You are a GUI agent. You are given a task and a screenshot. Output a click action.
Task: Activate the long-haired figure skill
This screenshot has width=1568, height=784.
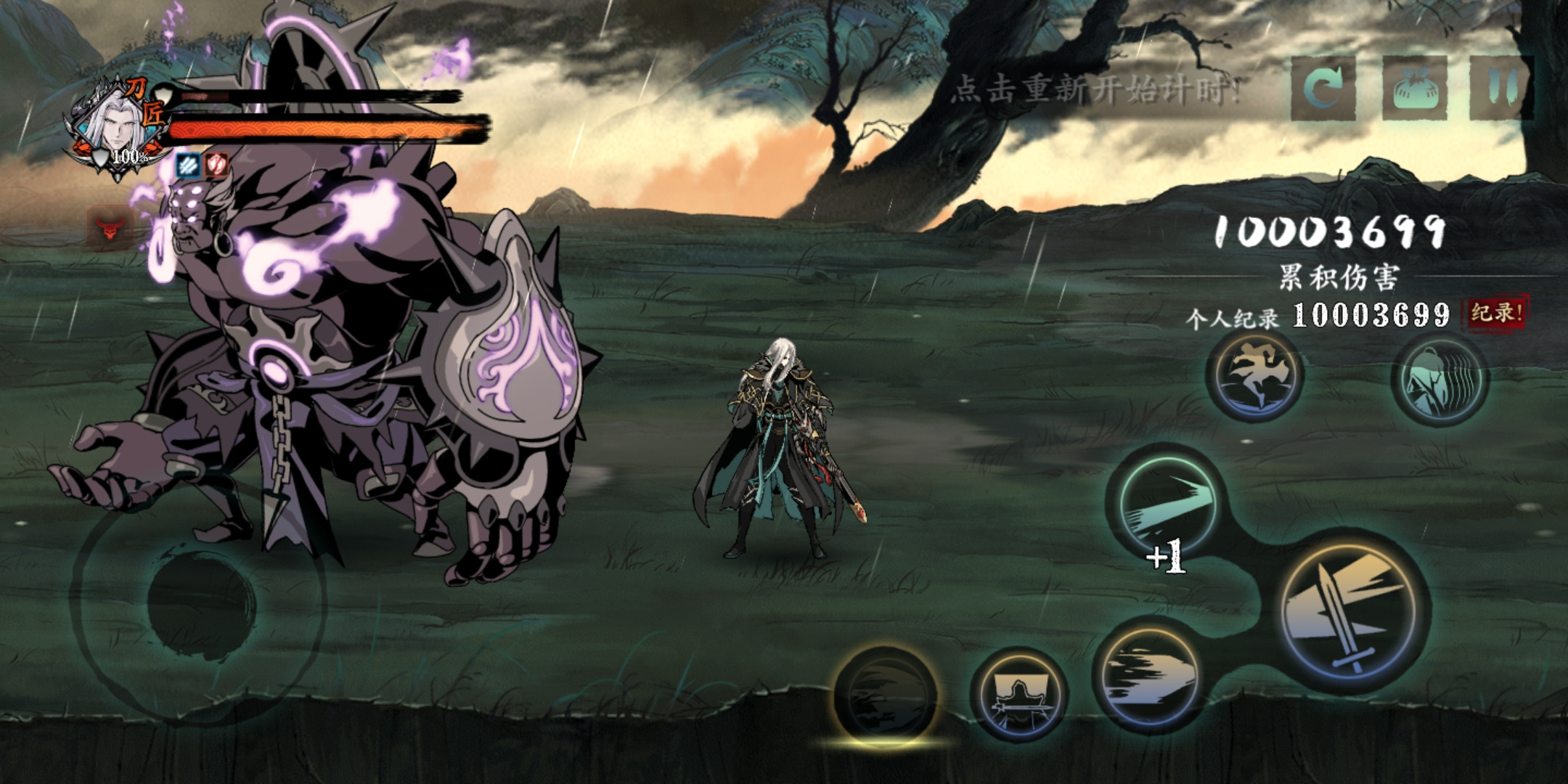pyautogui.click(x=1440, y=380)
